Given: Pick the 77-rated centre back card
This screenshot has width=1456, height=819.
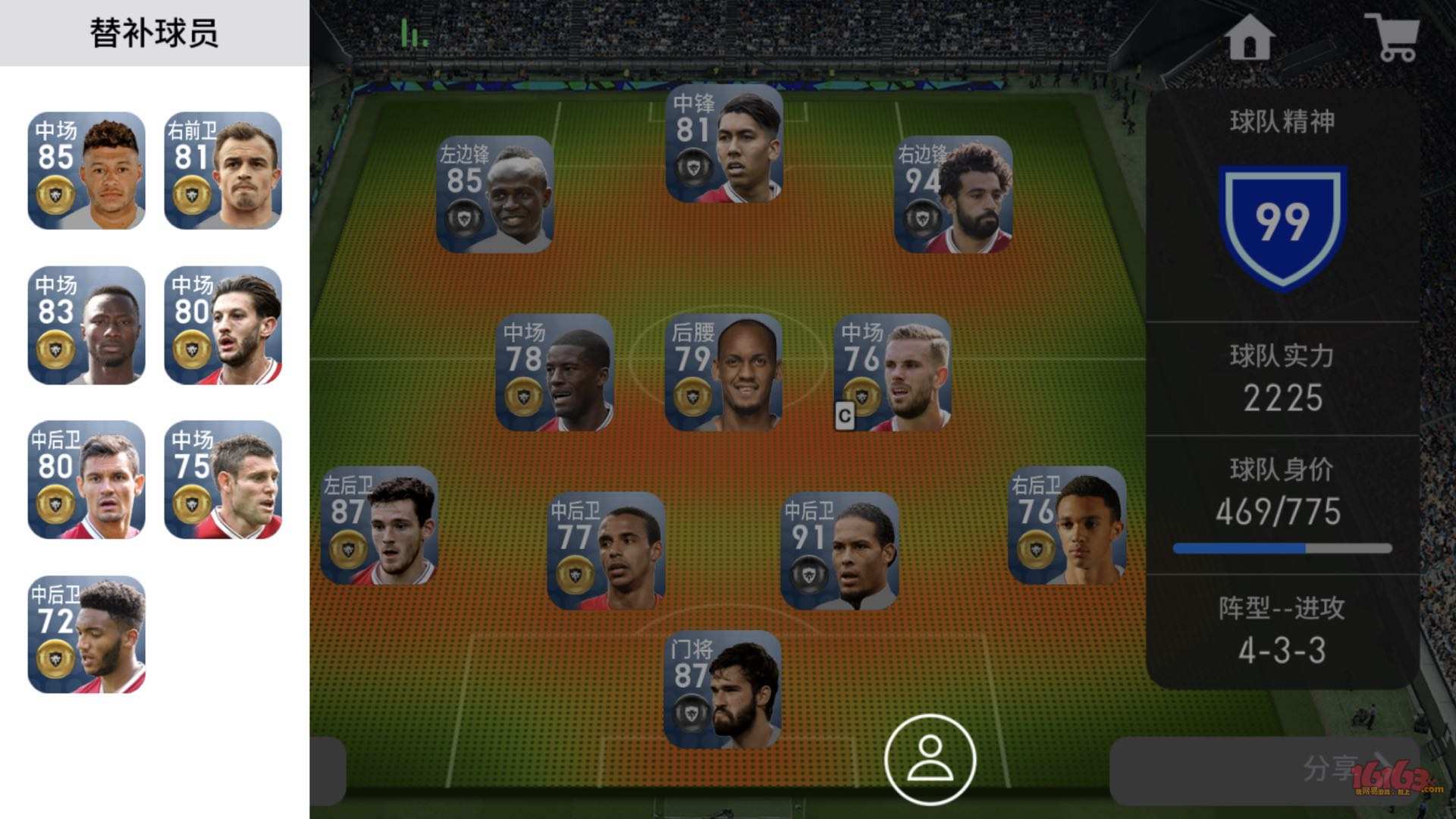Looking at the screenshot, I should [x=606, y=551].
